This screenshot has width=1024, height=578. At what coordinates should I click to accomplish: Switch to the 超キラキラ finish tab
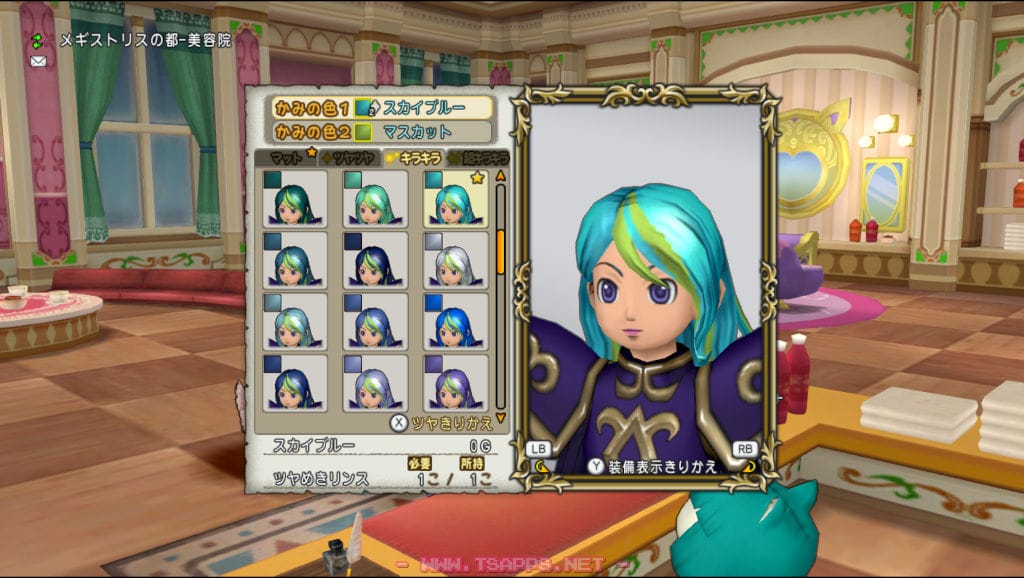point(479,158)
